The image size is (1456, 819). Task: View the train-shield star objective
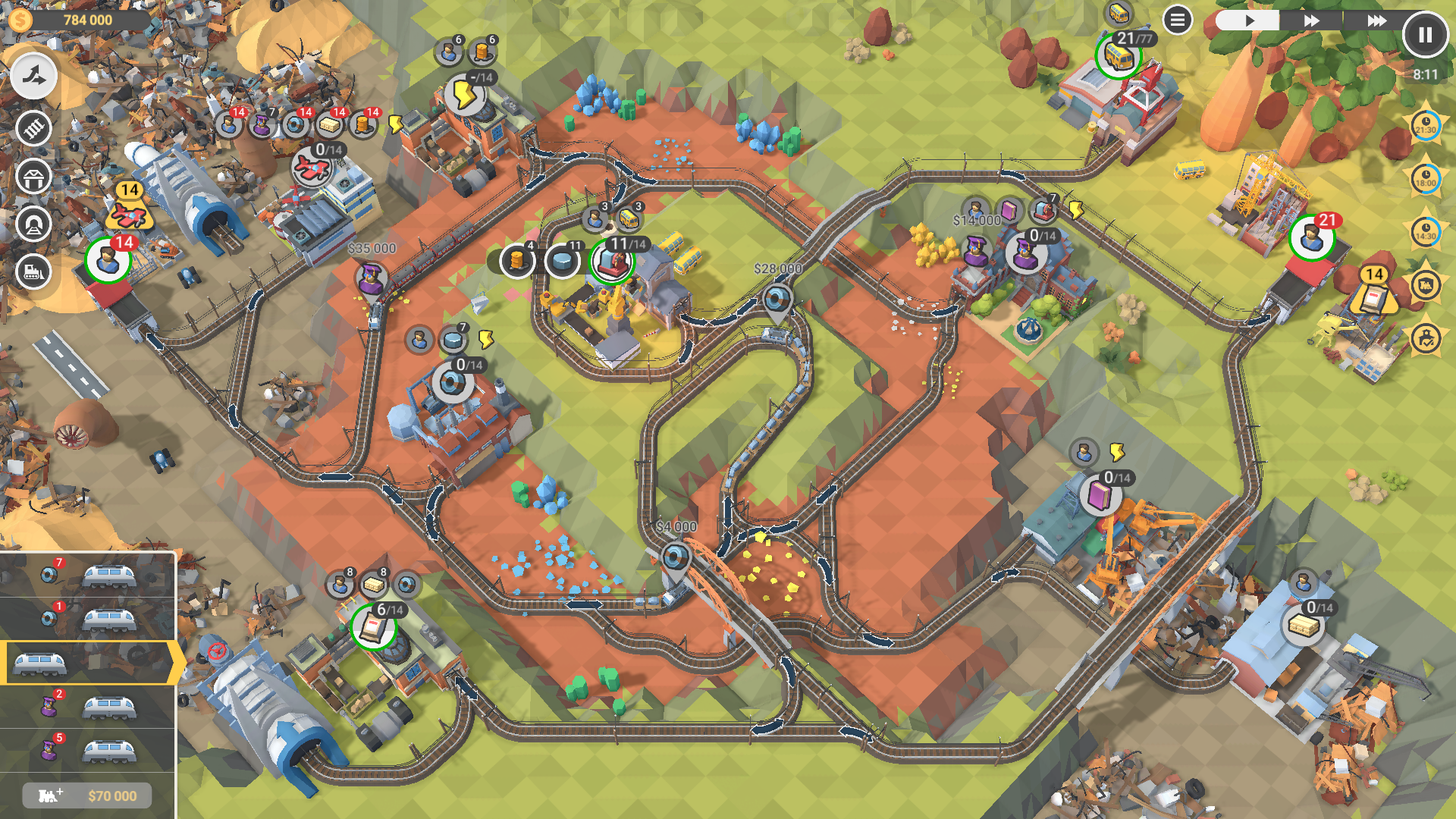(x=1426, y=285)
